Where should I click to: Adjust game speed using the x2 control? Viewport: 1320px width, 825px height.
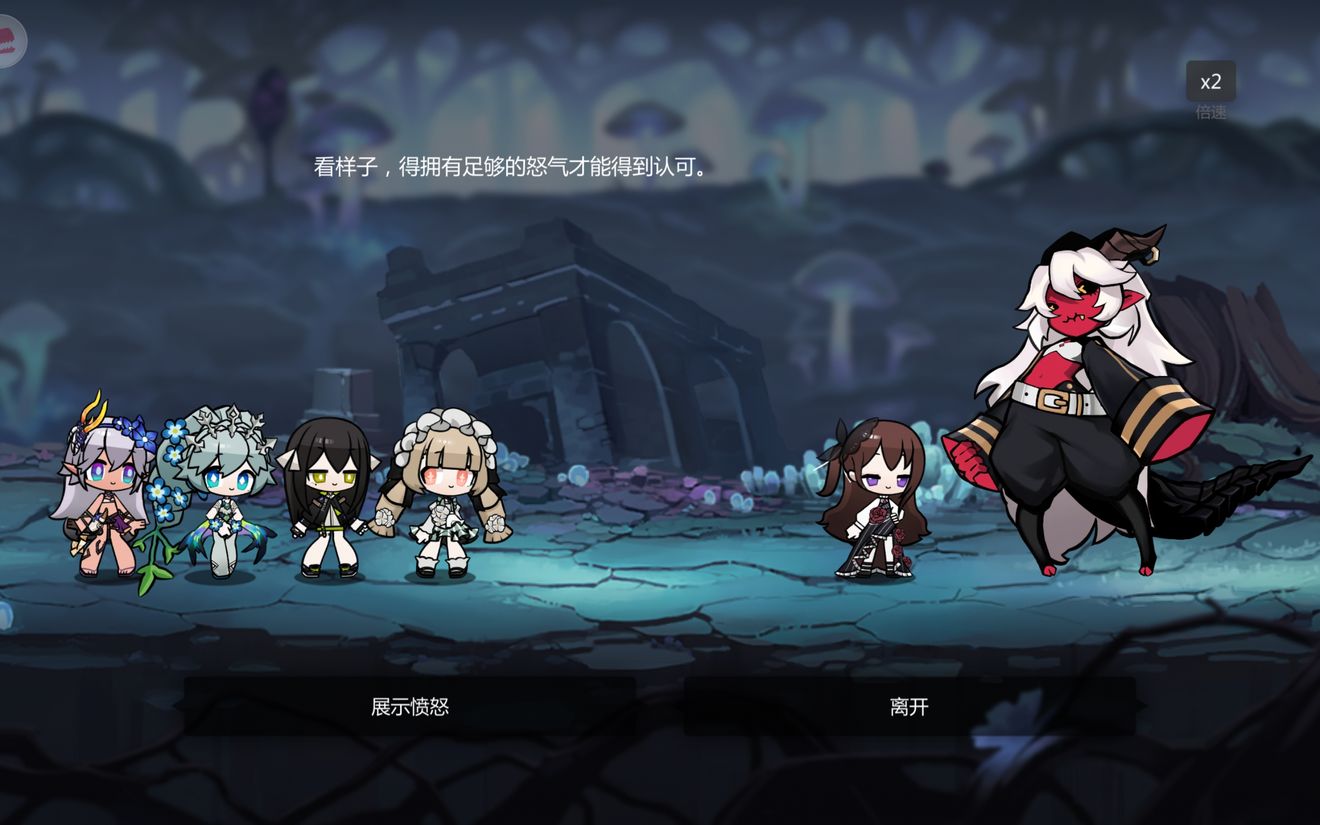1210,82
